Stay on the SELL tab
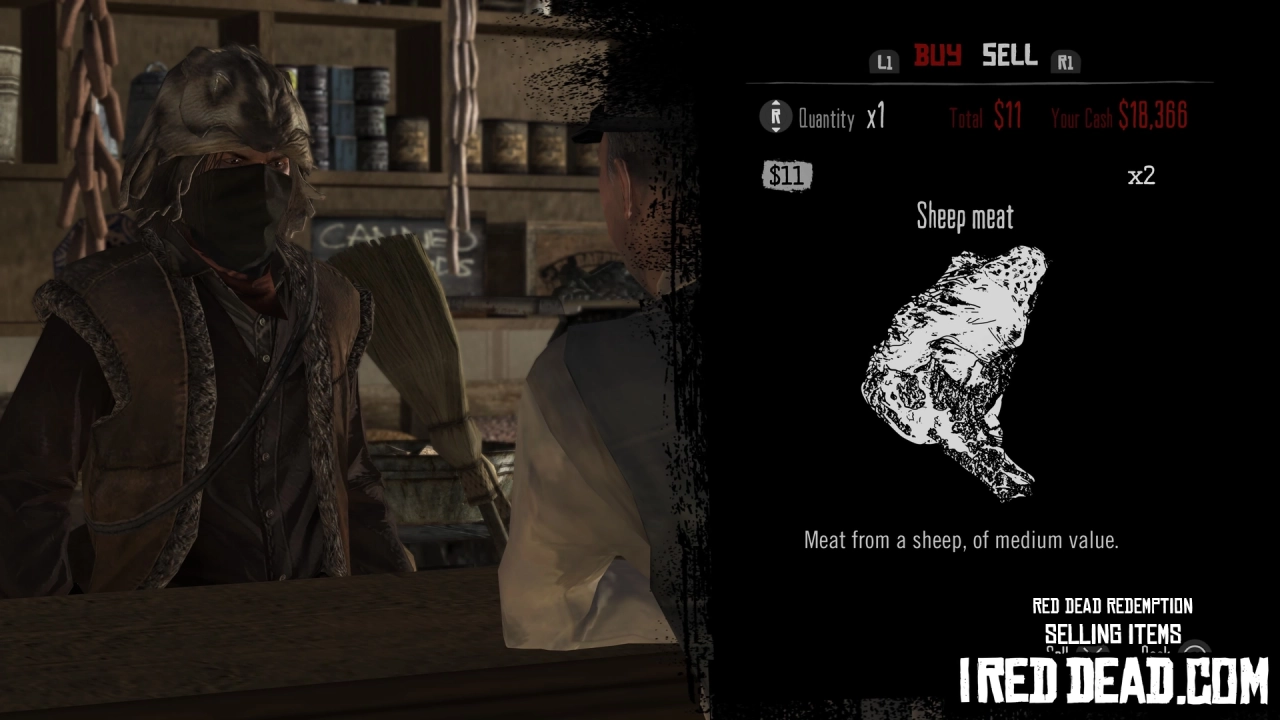This screenshot has width=1280, height=720. (x=1008, y=57)
